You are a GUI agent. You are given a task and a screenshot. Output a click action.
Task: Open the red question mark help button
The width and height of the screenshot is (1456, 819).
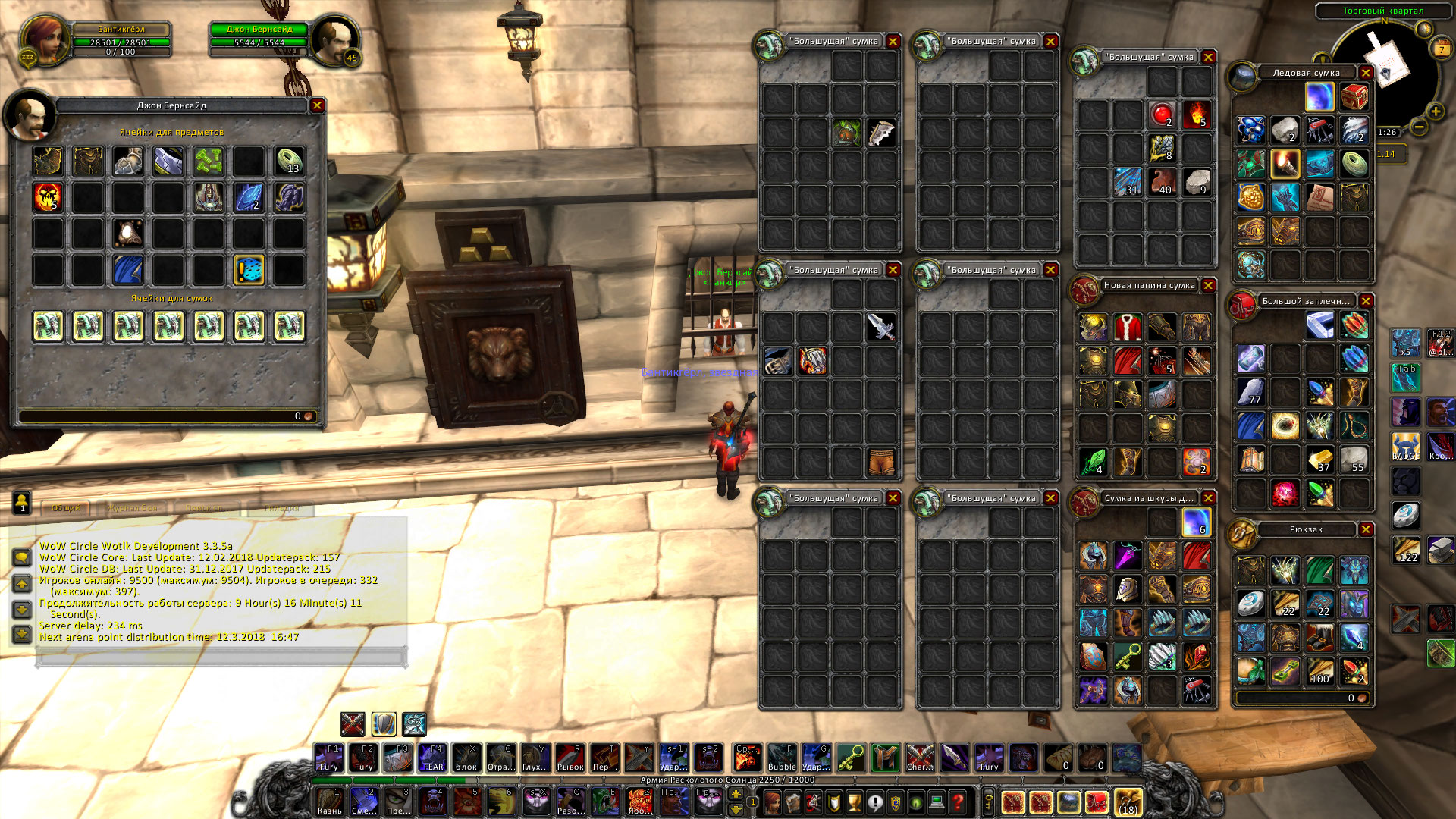(x=958, y=802)
